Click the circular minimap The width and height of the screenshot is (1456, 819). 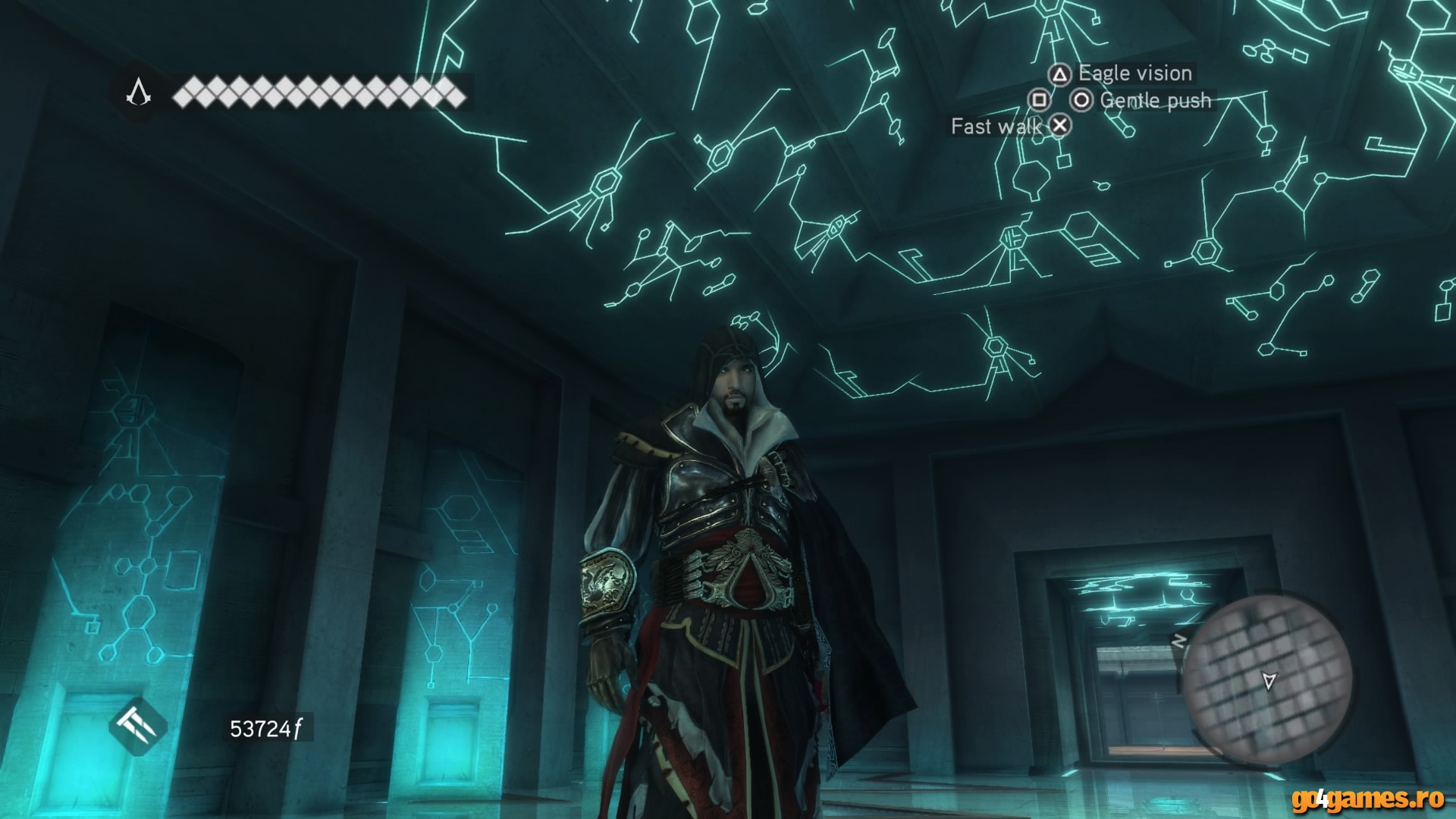click(x=1267, y=679)
